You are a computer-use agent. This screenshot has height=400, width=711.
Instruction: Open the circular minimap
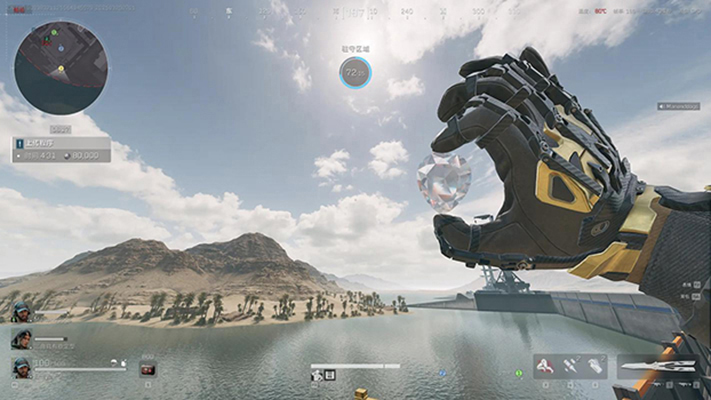[61, 68]
